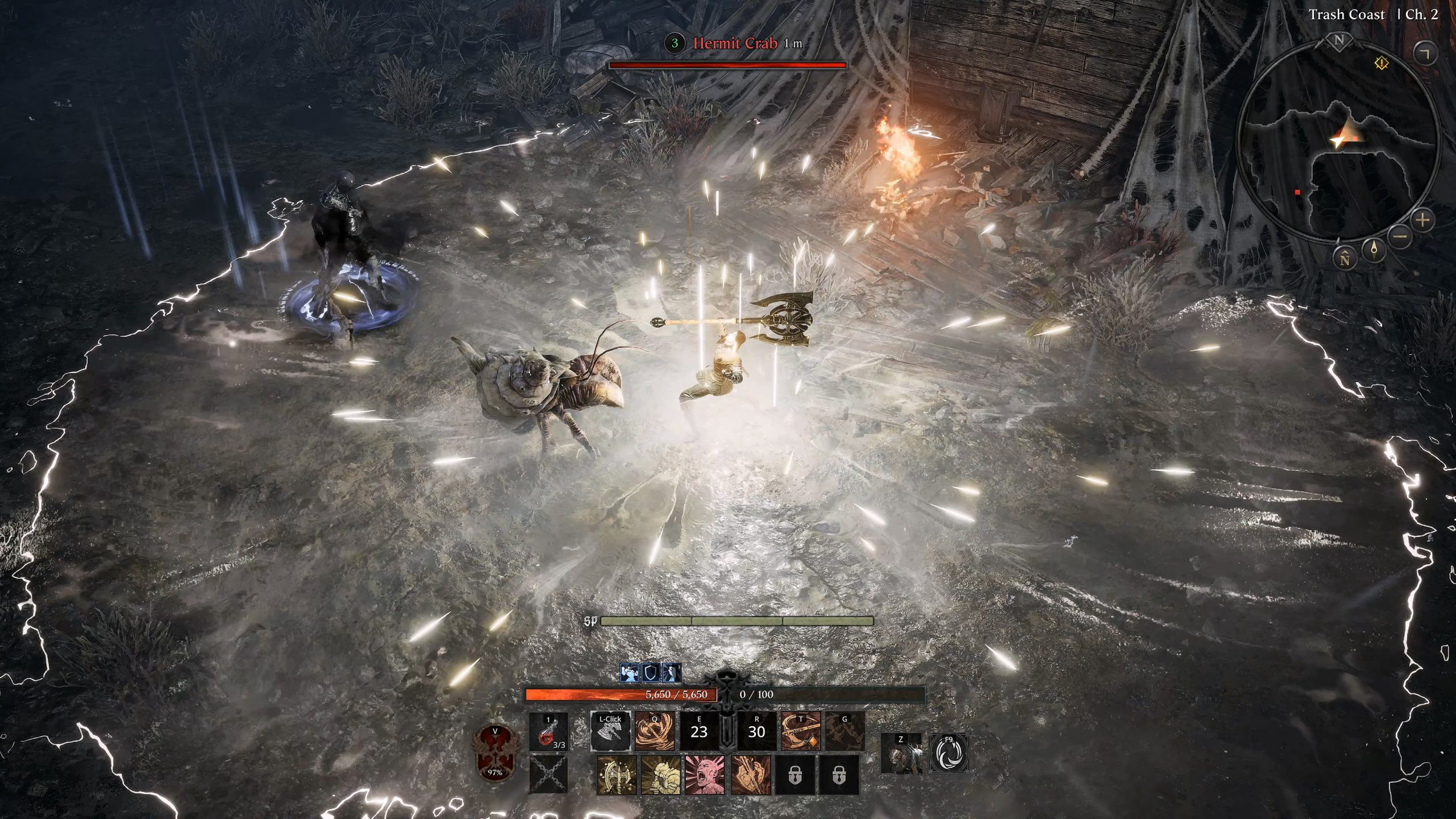This screenshot has width=1456, height=819.
Task: Select the crouching warrior skill icon
Action: click(x=660, y=775)
